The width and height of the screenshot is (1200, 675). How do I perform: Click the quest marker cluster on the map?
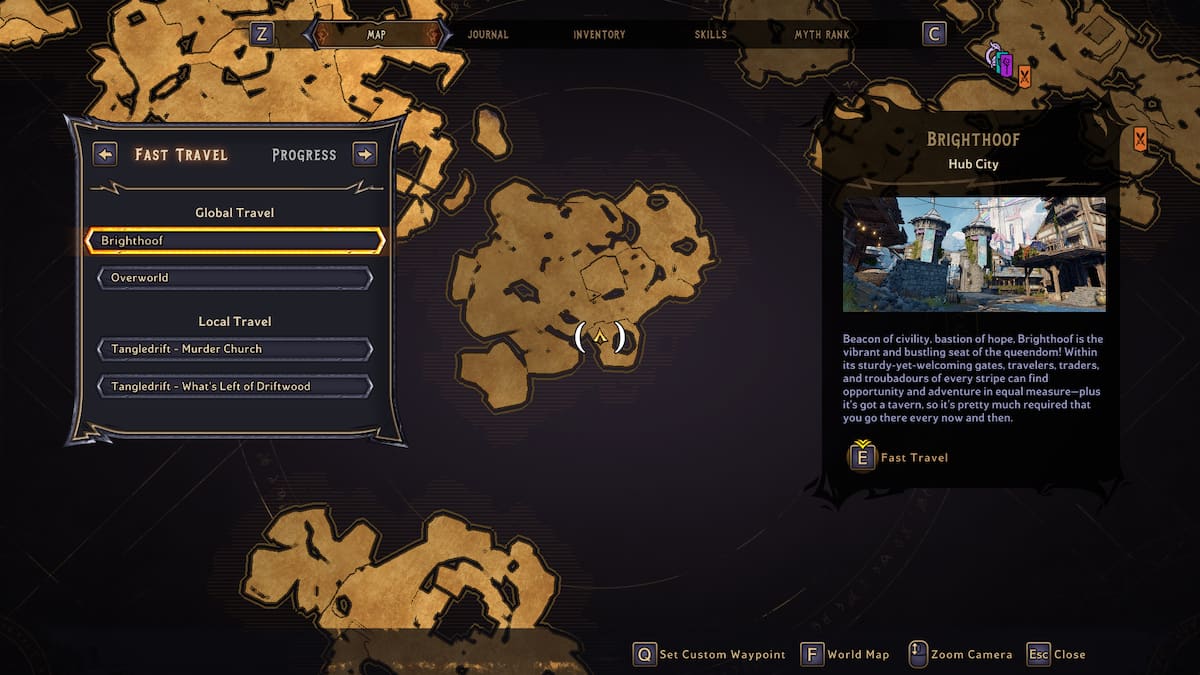(1009, 66)
